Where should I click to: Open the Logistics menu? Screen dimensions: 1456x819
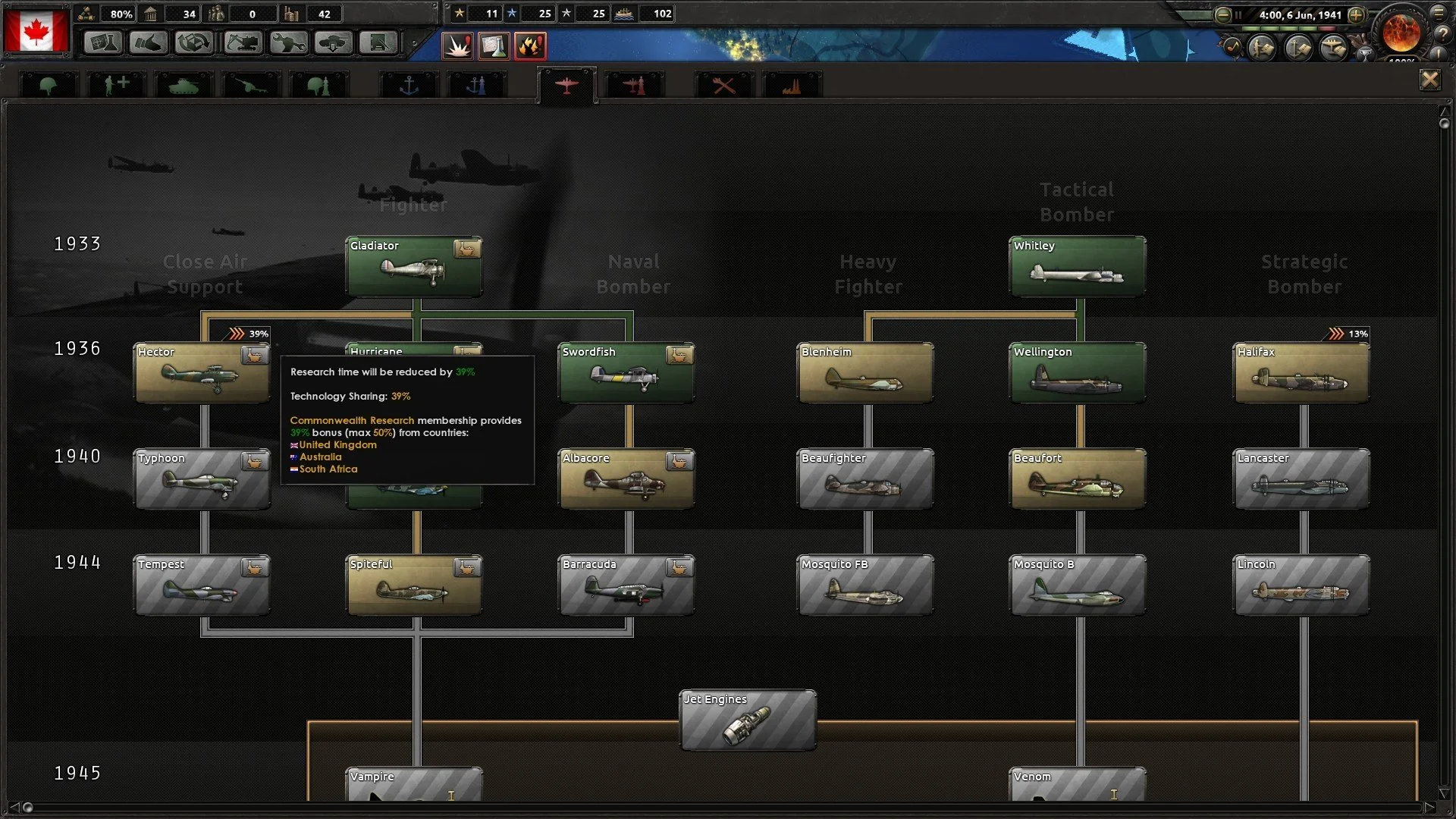point(378,44)
